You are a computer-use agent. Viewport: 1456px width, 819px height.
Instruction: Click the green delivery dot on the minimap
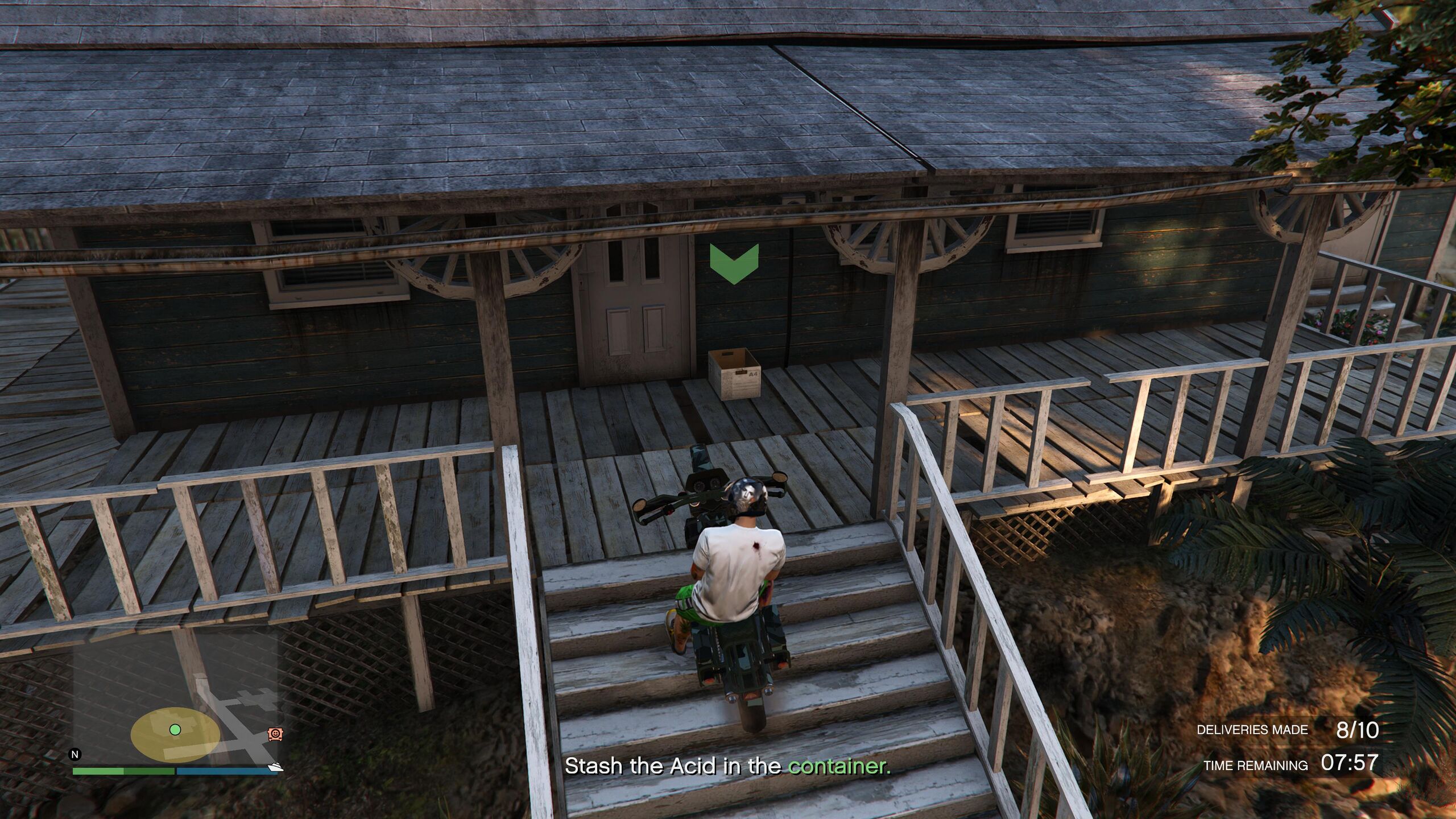[x=175, y=729]
